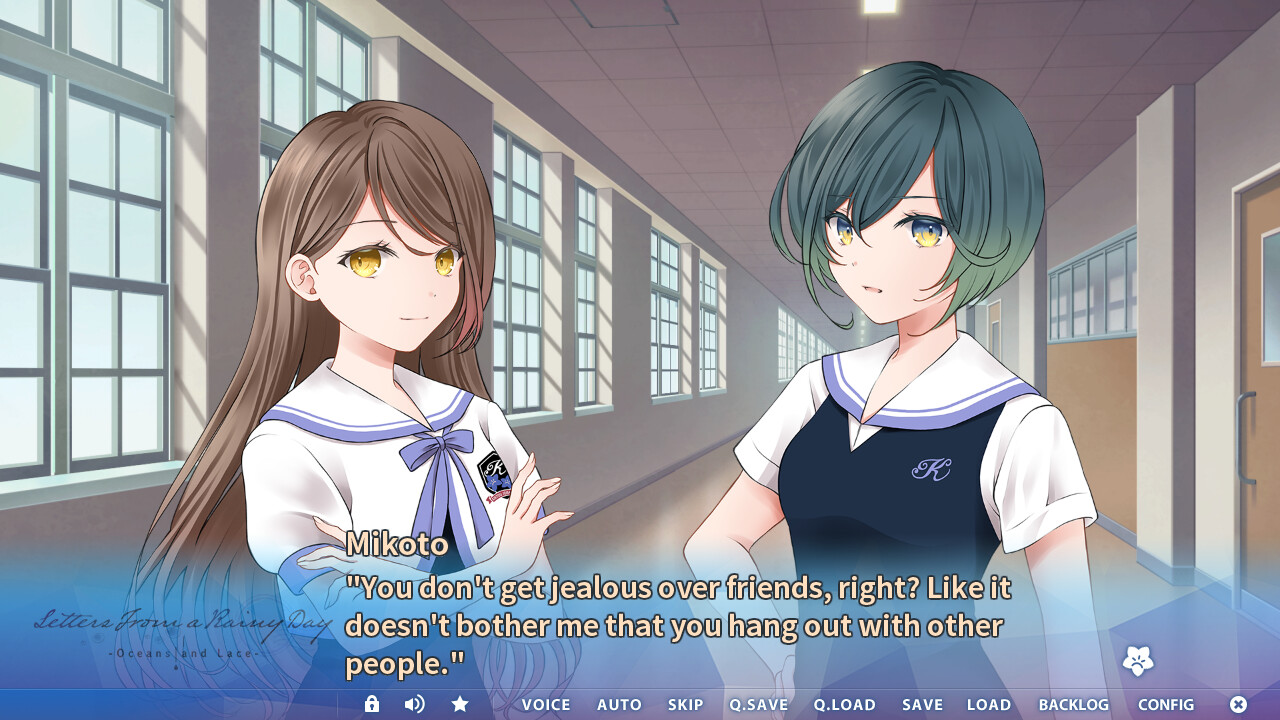
Task: Open the CONFIG settings
Action: (1166, 705)
